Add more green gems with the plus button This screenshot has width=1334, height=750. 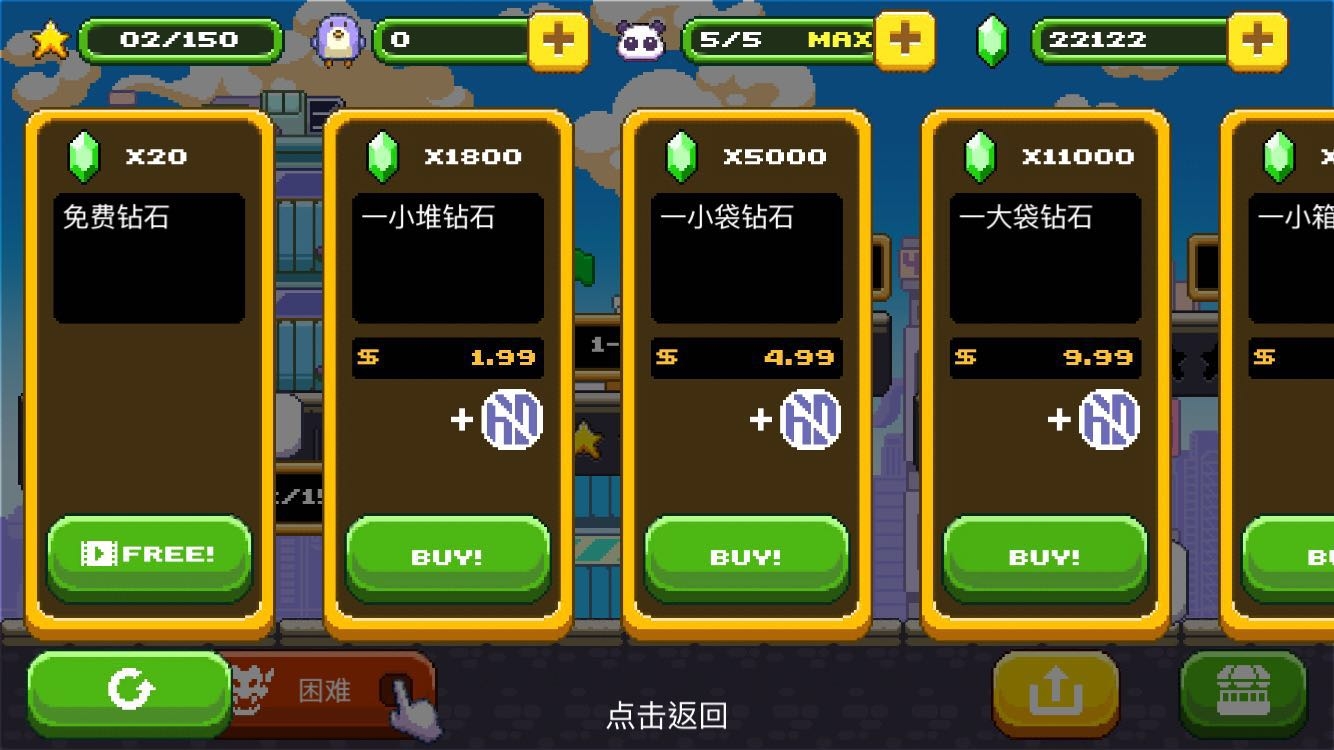coord(1256,41)
